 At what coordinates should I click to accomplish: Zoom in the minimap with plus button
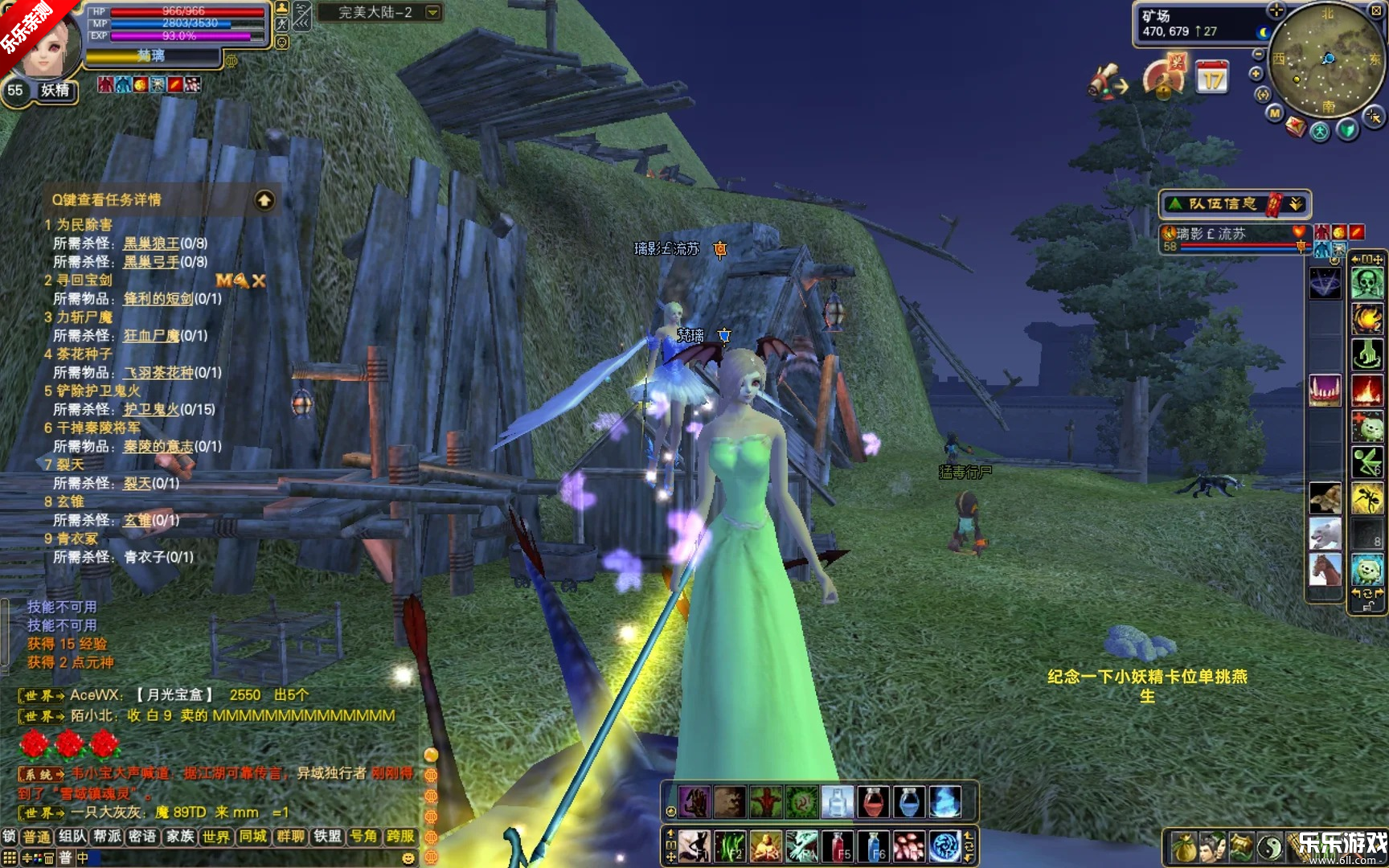tap(1256, 74)
